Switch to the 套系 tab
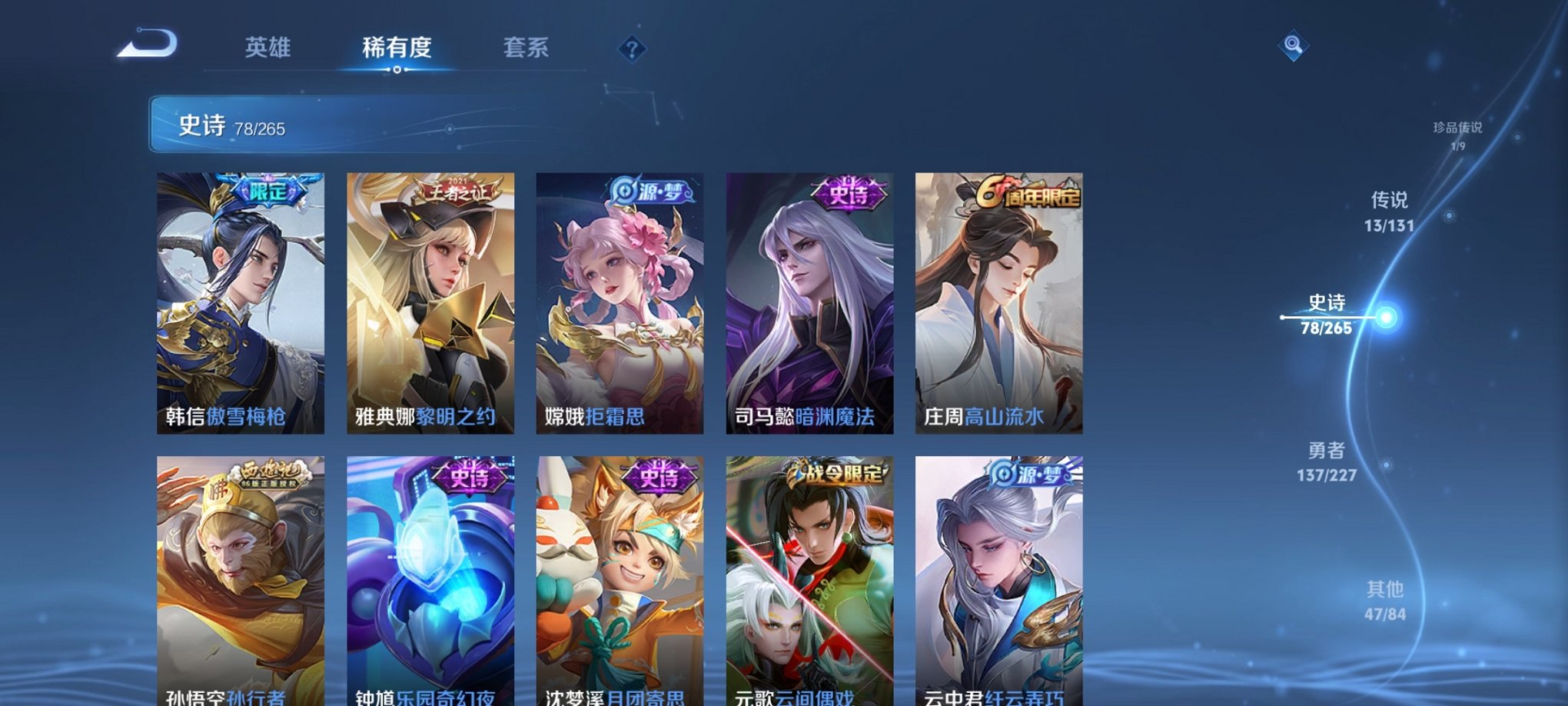Screen dimensions: 1568x706 tap(528, 48)
